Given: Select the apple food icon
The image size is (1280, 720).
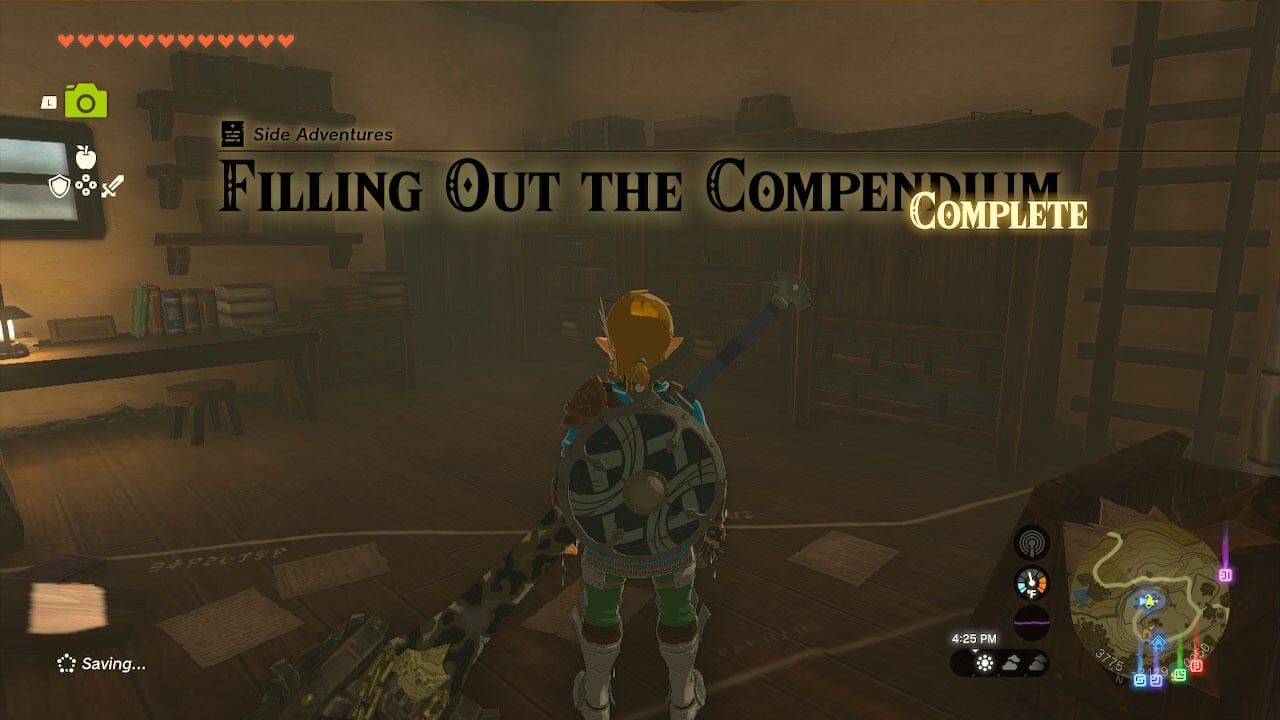Looking at the screenshot, I should pos(87,158).
